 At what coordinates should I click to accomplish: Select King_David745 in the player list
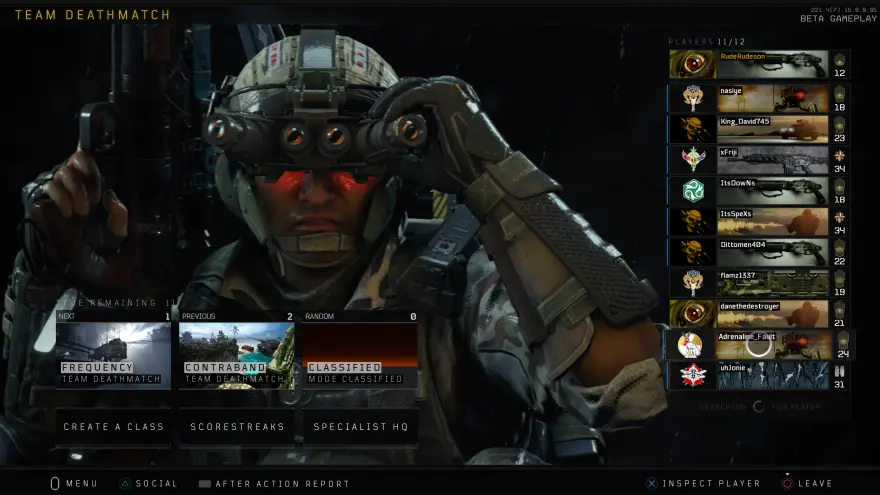tap(760, 129)
